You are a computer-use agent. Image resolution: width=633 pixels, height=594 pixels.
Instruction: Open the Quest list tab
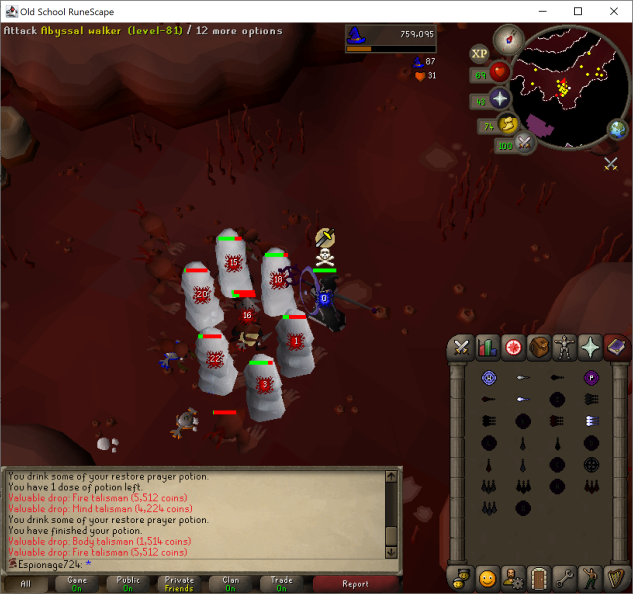pos(512,347)
